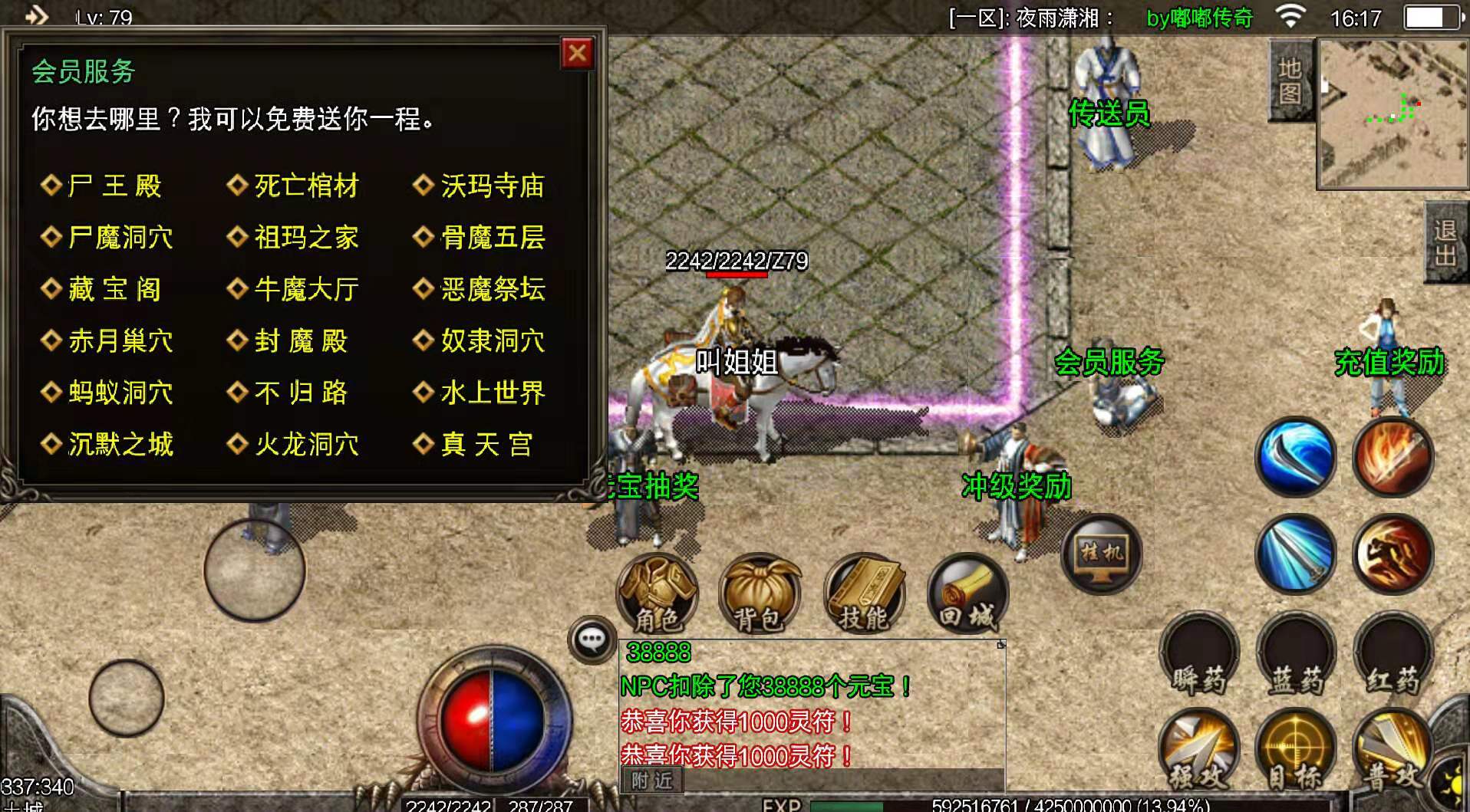Tap the 退出 exit button
Image resolution: width=1470 pixels, height=812 pixels.
[1446, 242]
